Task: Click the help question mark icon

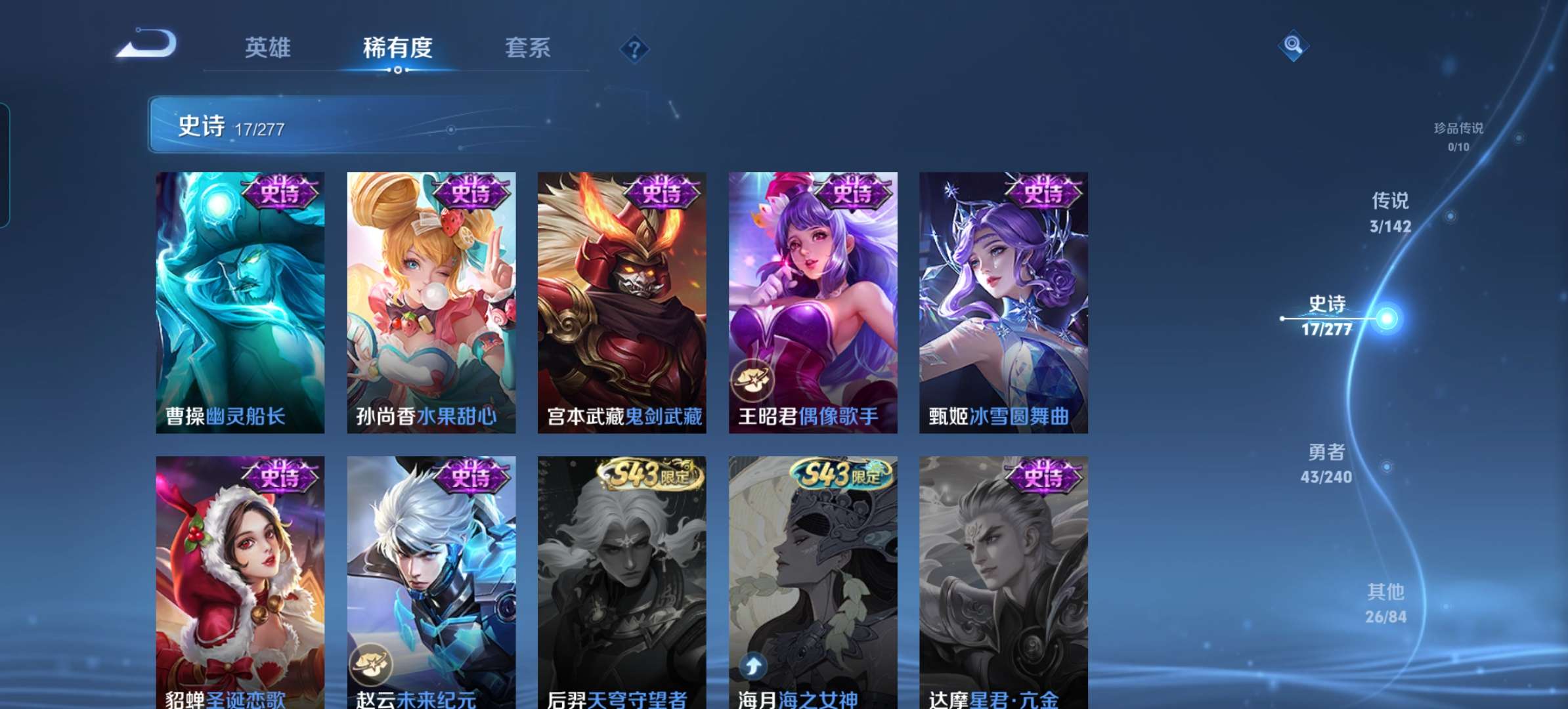Action: [634, 48]
